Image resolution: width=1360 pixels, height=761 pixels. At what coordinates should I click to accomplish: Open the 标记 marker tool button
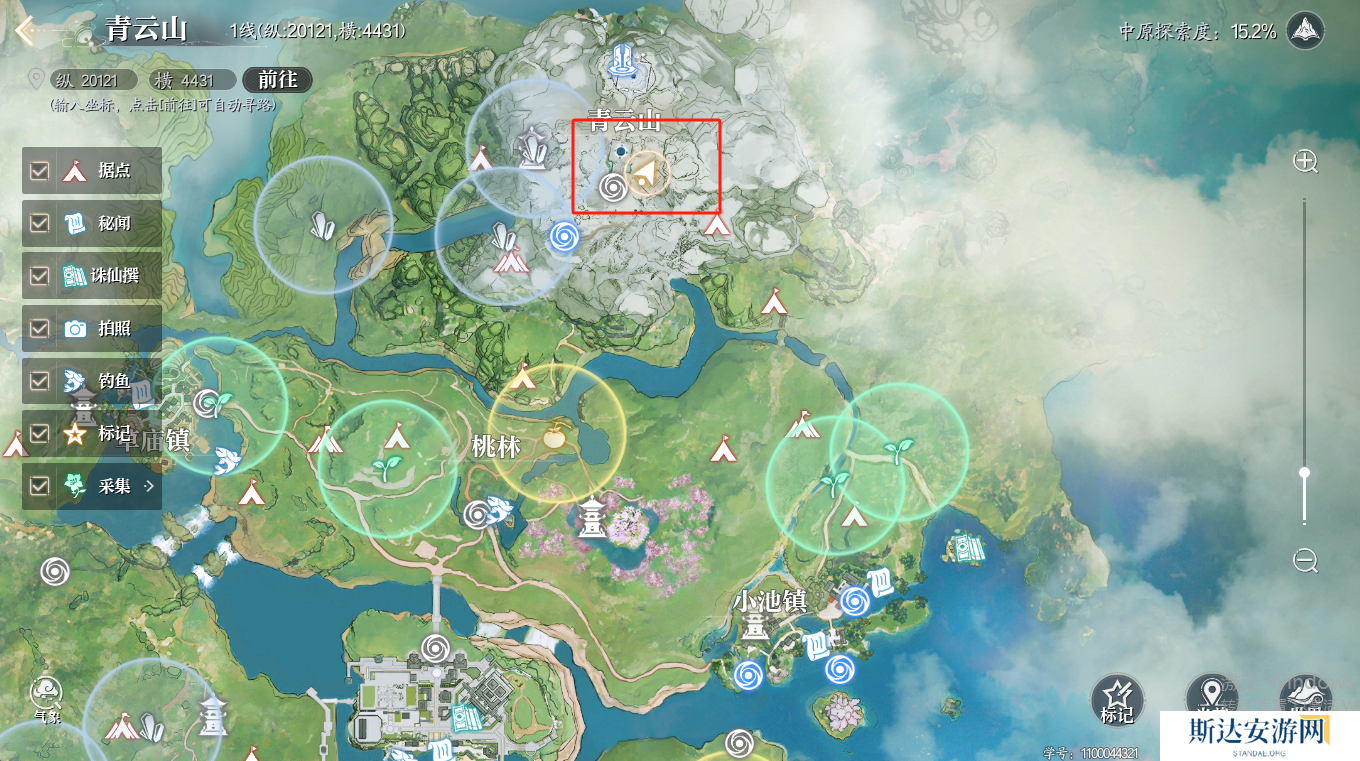pos(1116,699)
